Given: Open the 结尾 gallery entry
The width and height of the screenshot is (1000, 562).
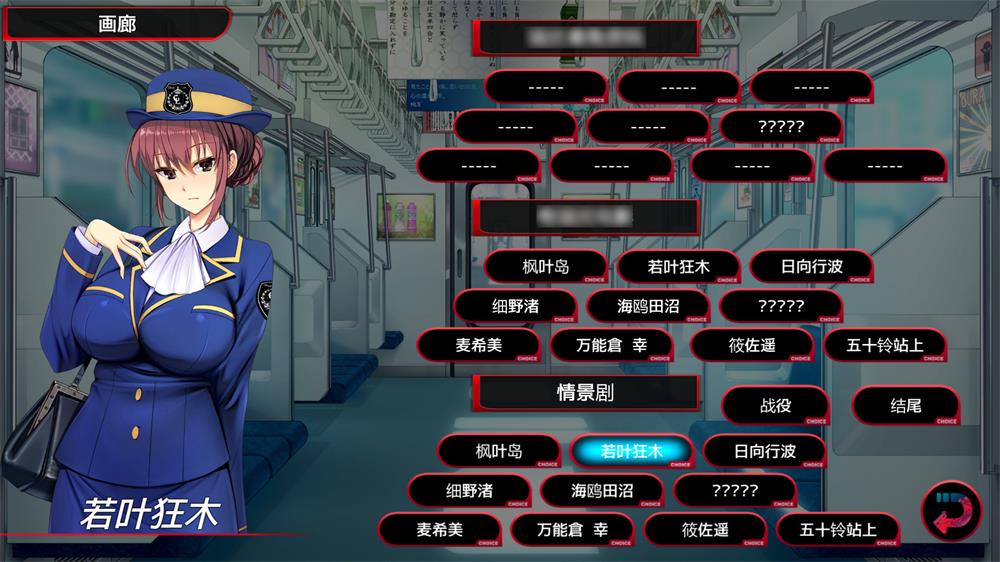Looking at the screenshot, I should pyautogui.click(x=906, y=405).
